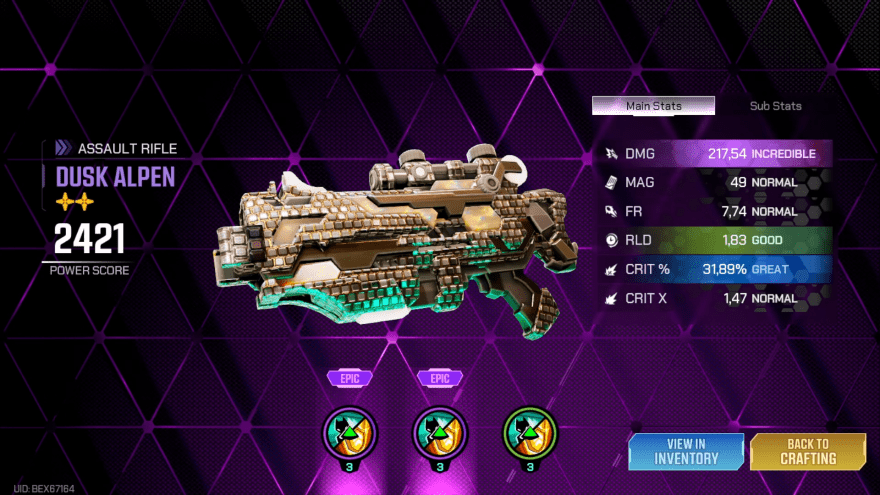Open View in Inventory
Viewport: 880px width, 495px height.
[x=686, y=451]
